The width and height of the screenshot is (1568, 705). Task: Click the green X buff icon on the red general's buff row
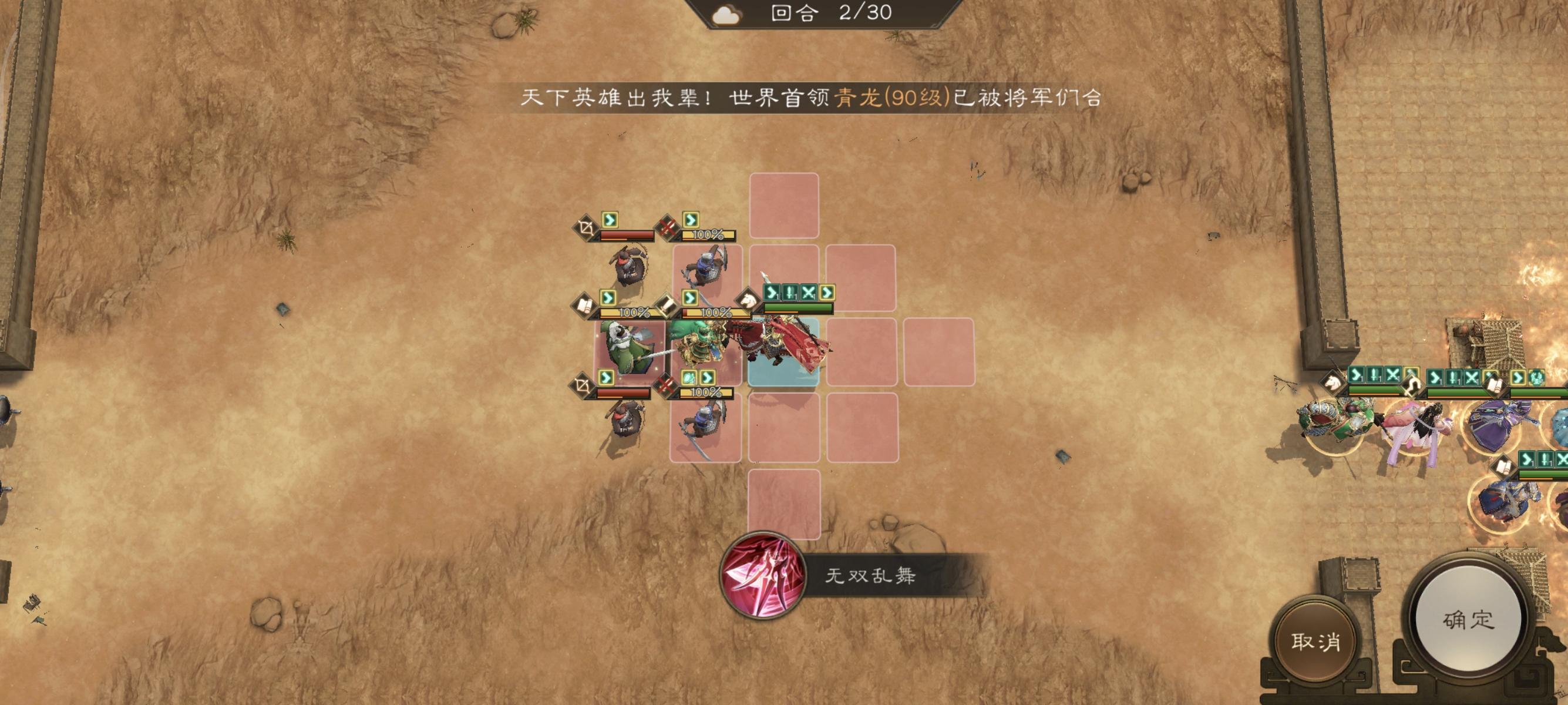pos(807,291)
